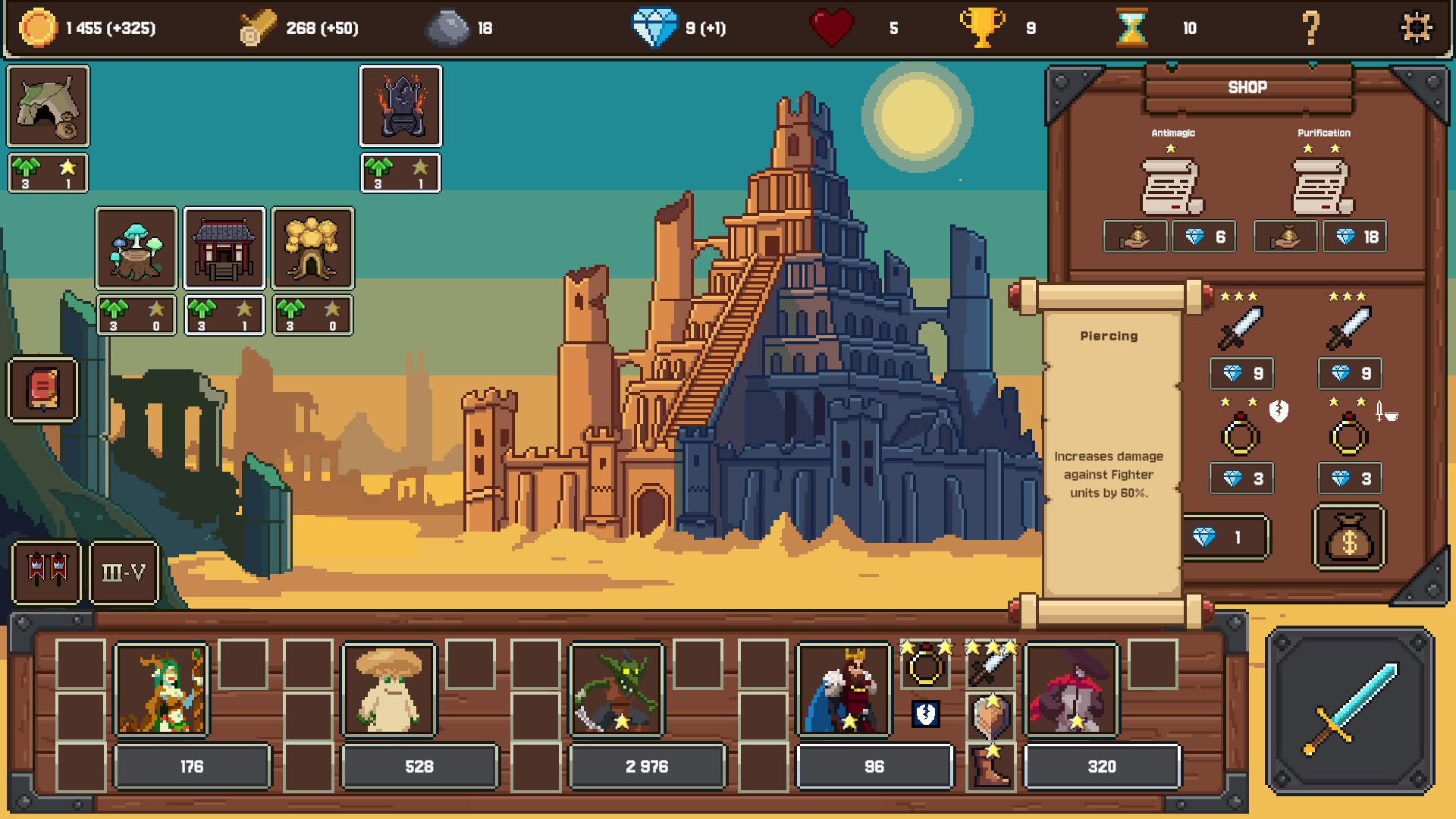
Task: Open the settings gear in the top bar
Action: coord(1415,29)
